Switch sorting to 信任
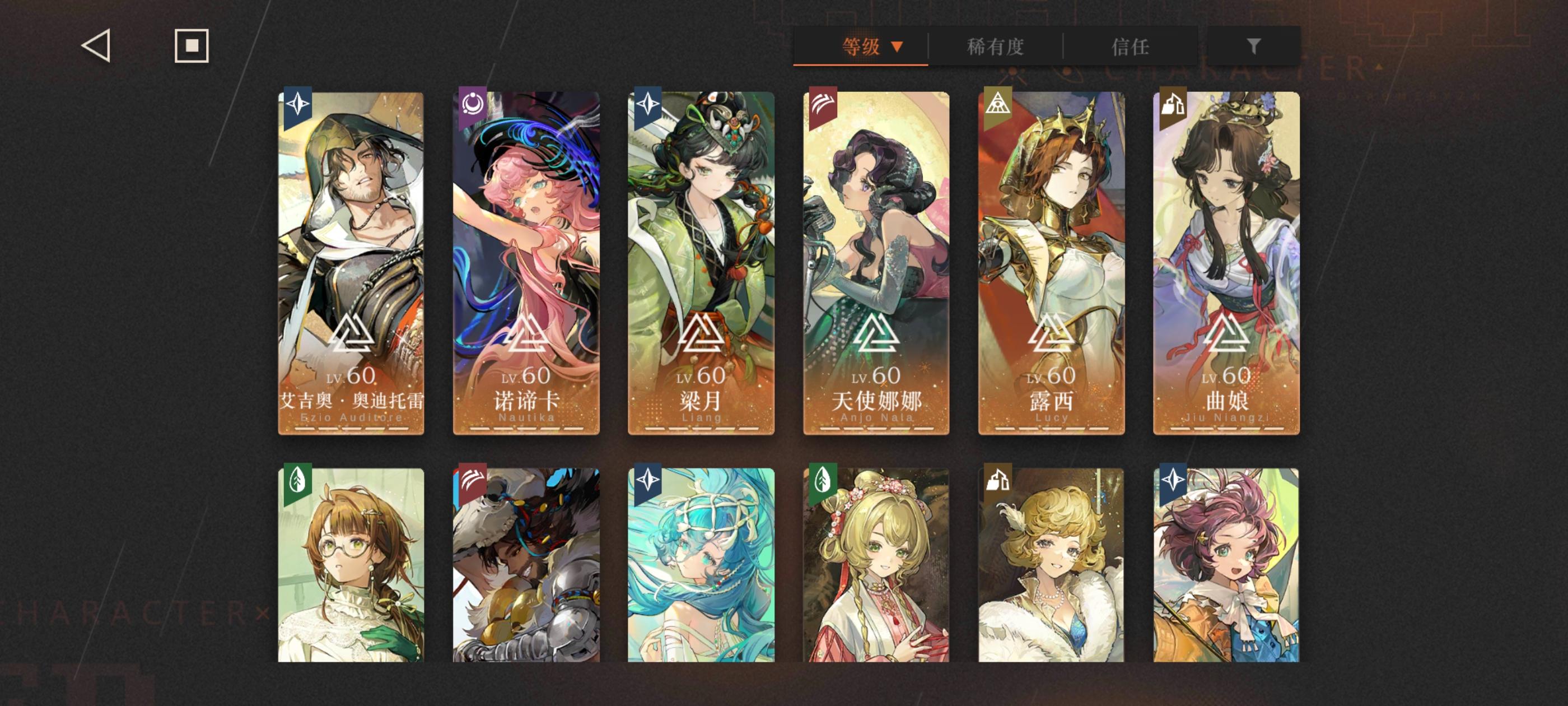The width and height of the screenshot is (1568, 706). tap(1136, 47)
